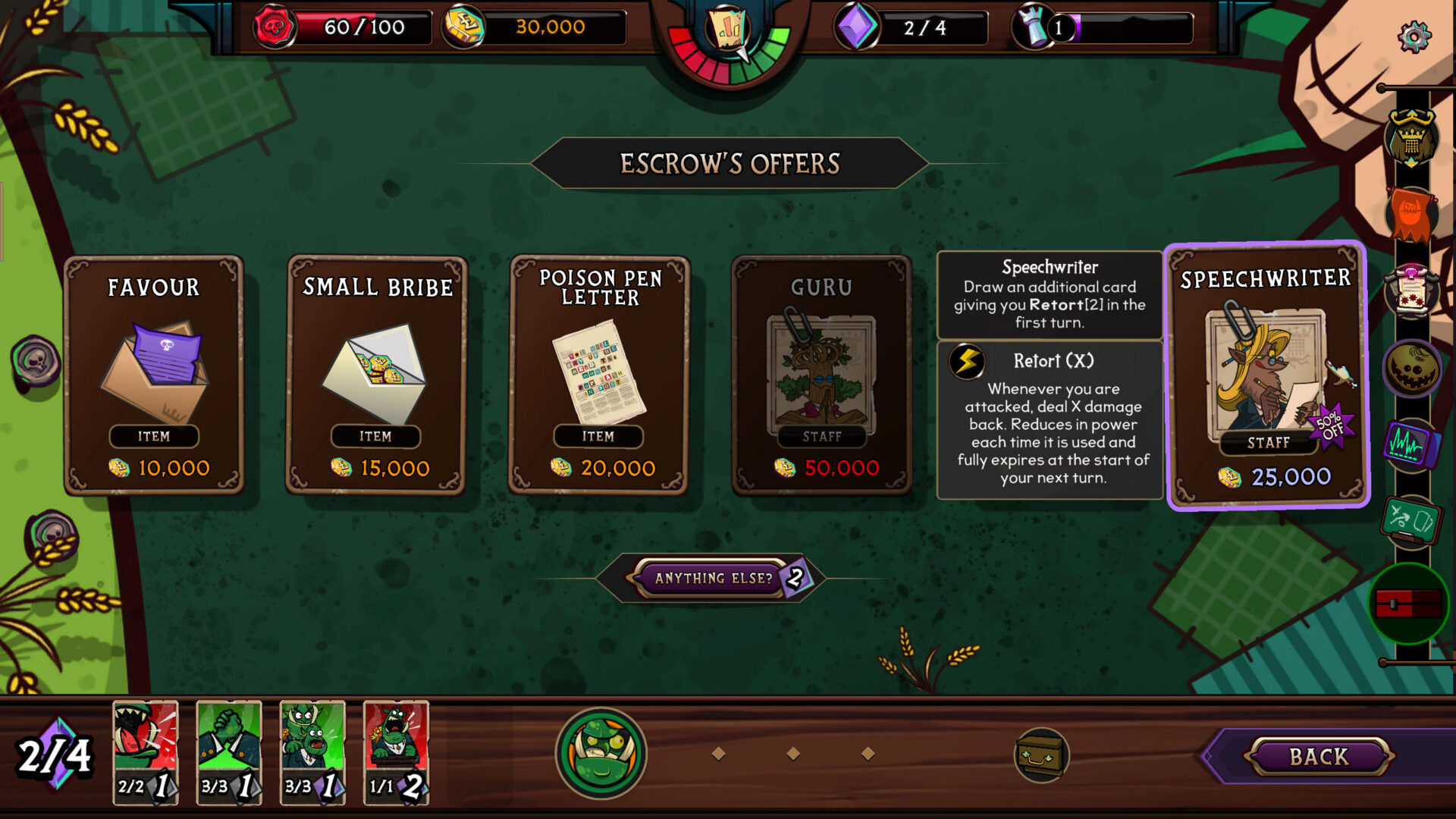1456x819 pixels.
Task: Open the settings gear
Action: coord(1414,36)
